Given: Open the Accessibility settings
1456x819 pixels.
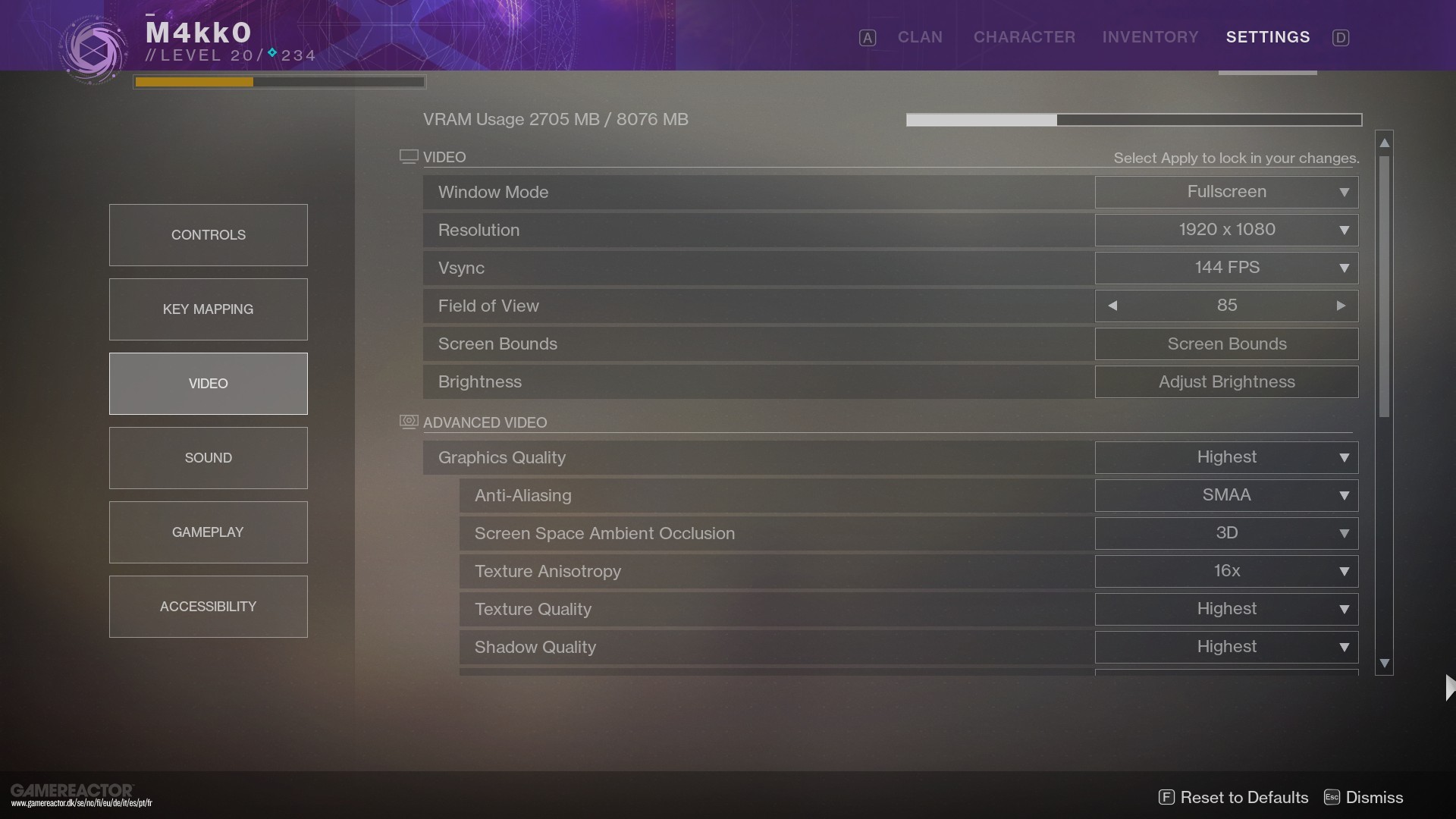Looking at the screenshot, I should click(x=208, y=607).
